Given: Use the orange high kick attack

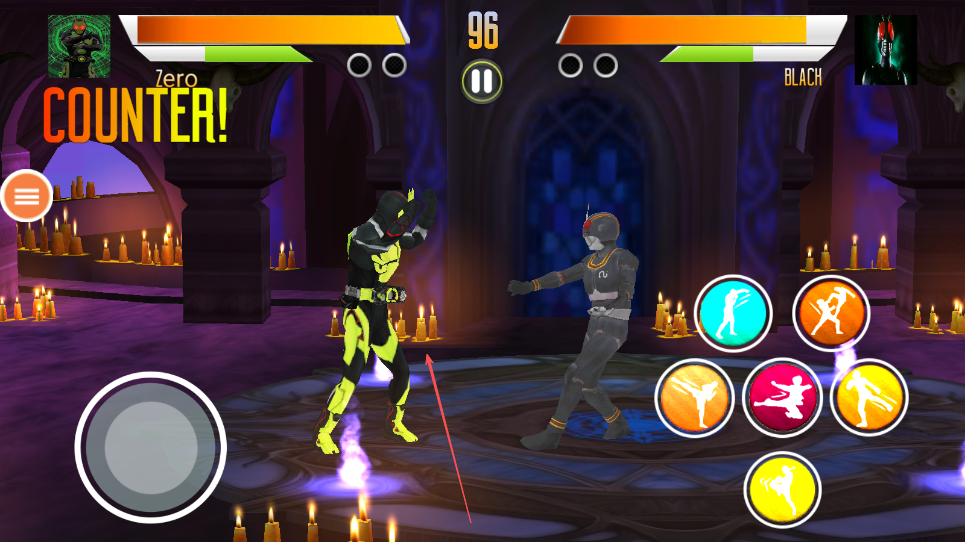Looking at the screenshot, I should coord(694,397).
